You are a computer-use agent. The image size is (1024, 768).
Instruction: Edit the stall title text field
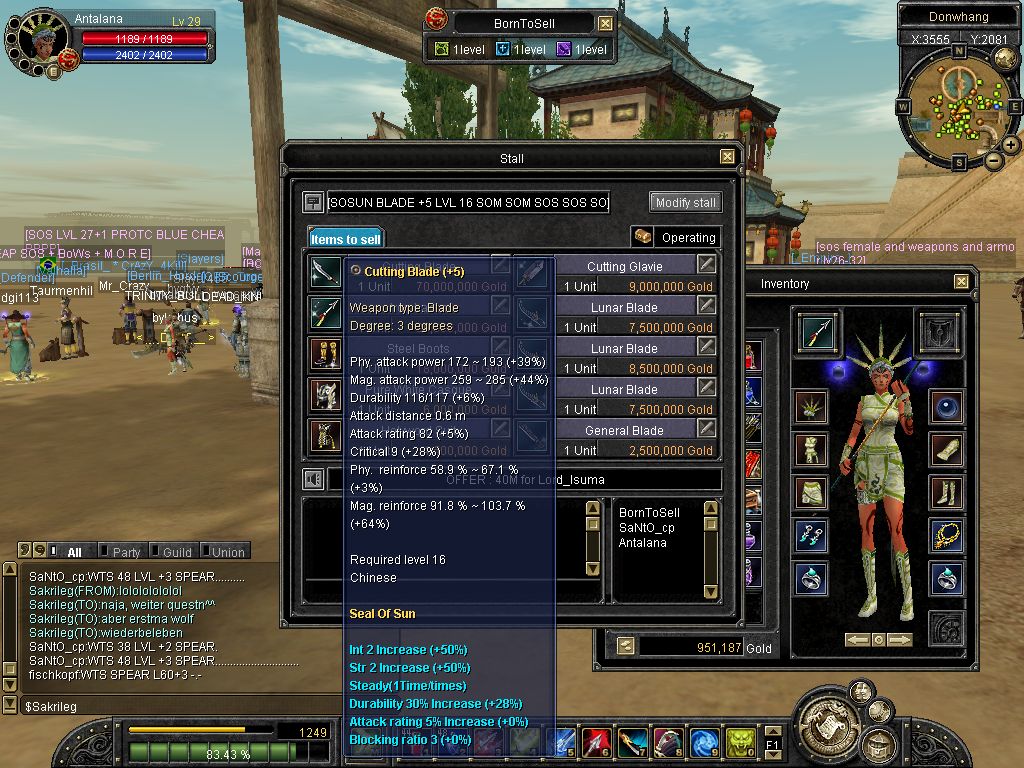(x=468, y=203)
